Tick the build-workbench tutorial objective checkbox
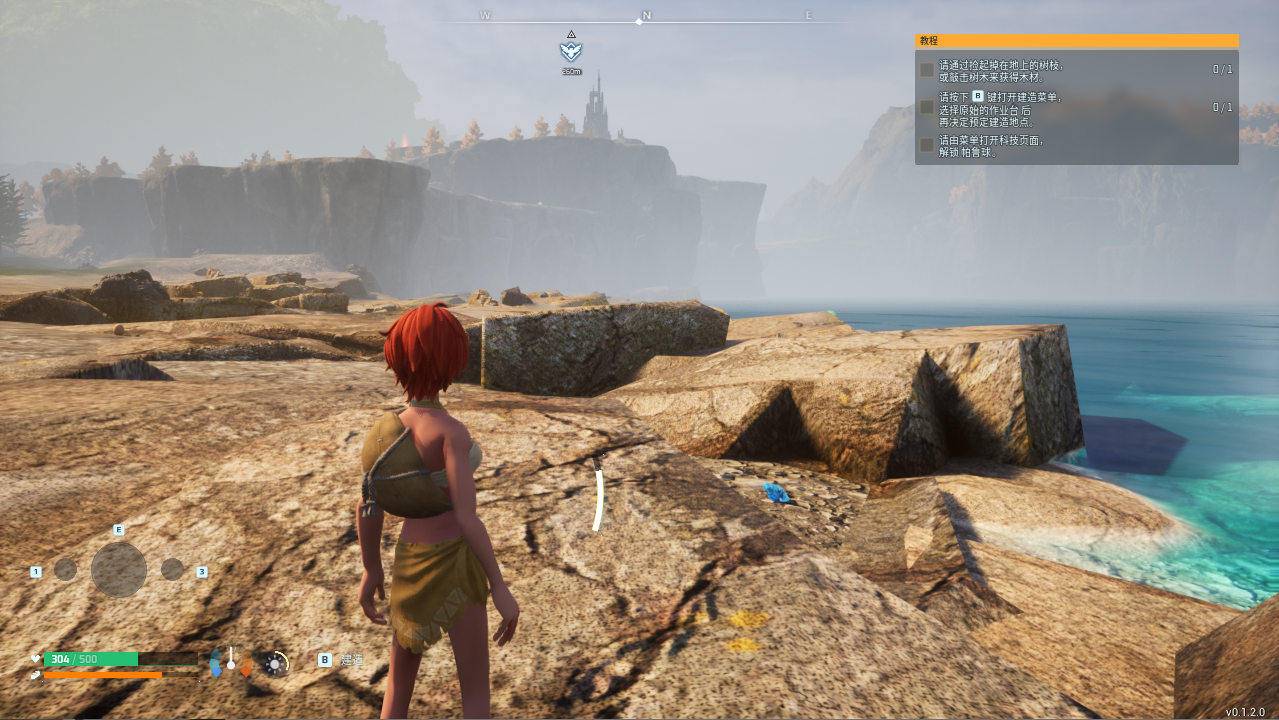The width and height of the screenshot is (1279, 720). coord(927,106)
